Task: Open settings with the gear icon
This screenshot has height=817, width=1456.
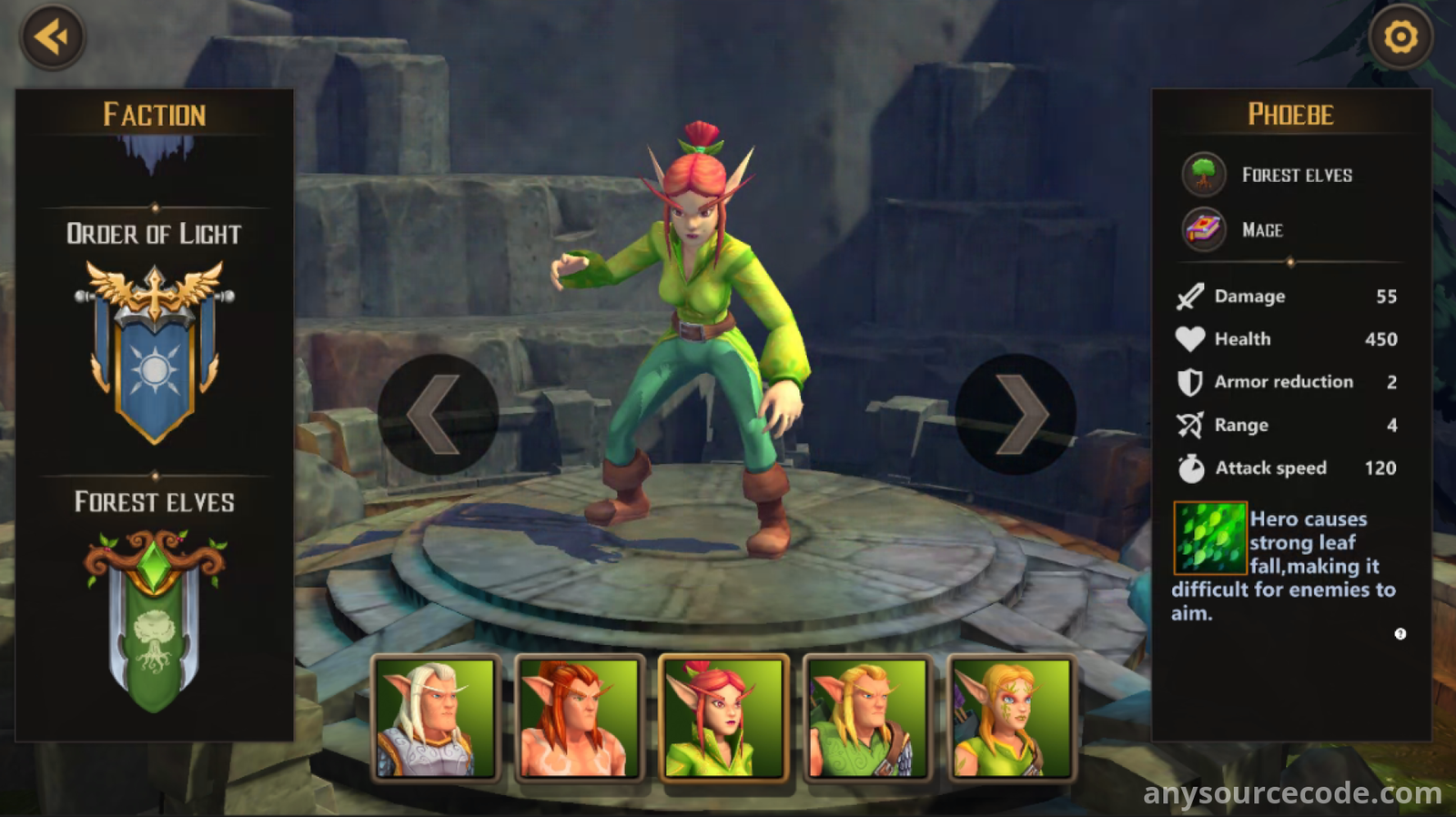Action: click(x=1400, y=37)
